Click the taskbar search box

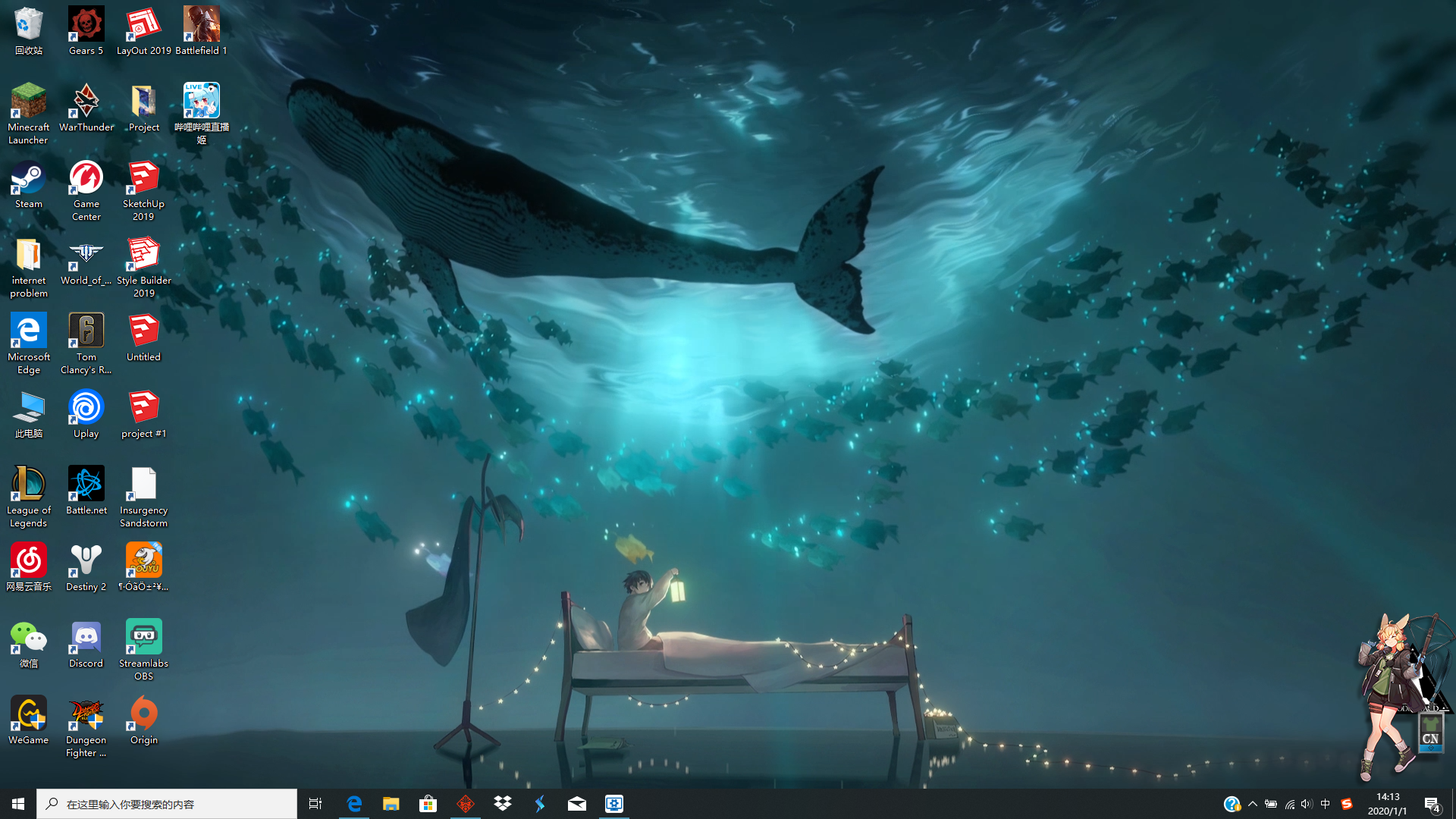pos(167,803)
